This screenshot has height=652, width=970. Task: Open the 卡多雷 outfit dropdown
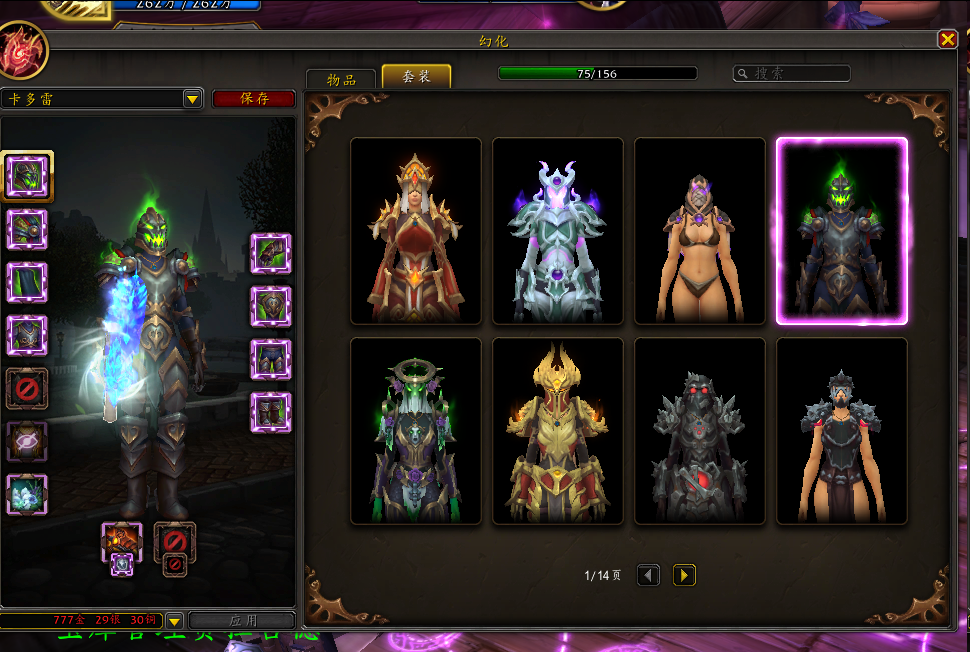tap(193, 98)
